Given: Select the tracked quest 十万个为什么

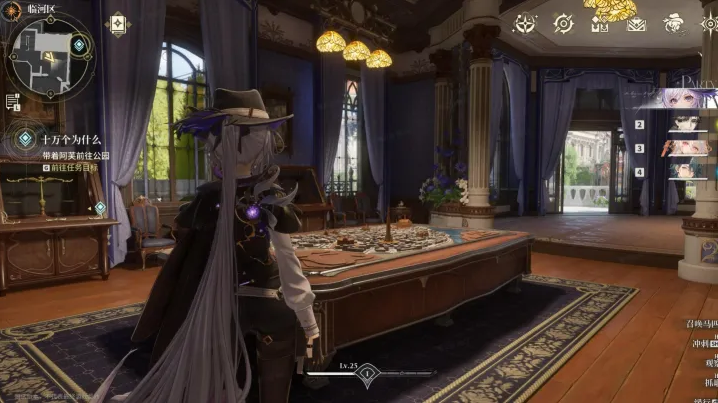Looking at the screenshot, I should pyautogui.click(x=68, y=139).
